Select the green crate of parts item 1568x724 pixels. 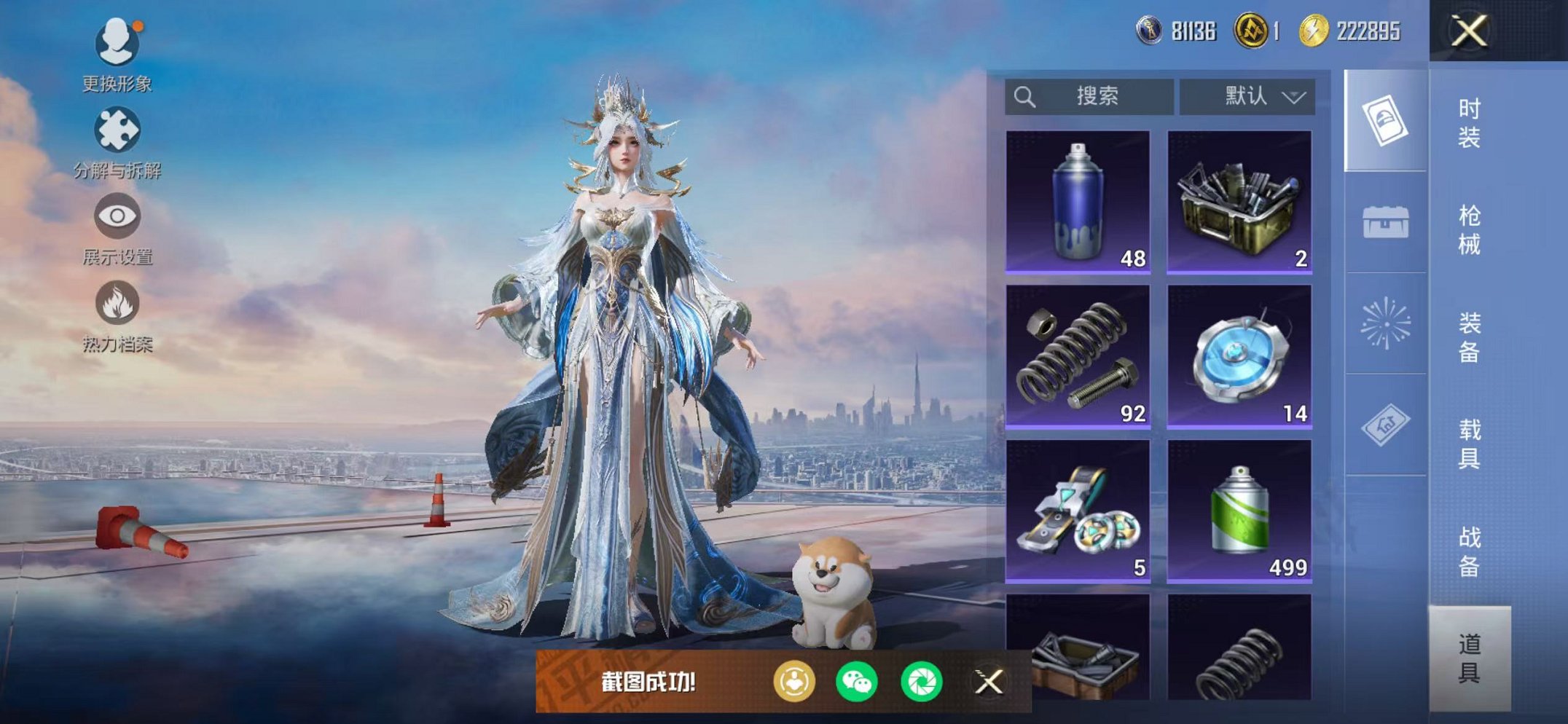pos(1239,202)
